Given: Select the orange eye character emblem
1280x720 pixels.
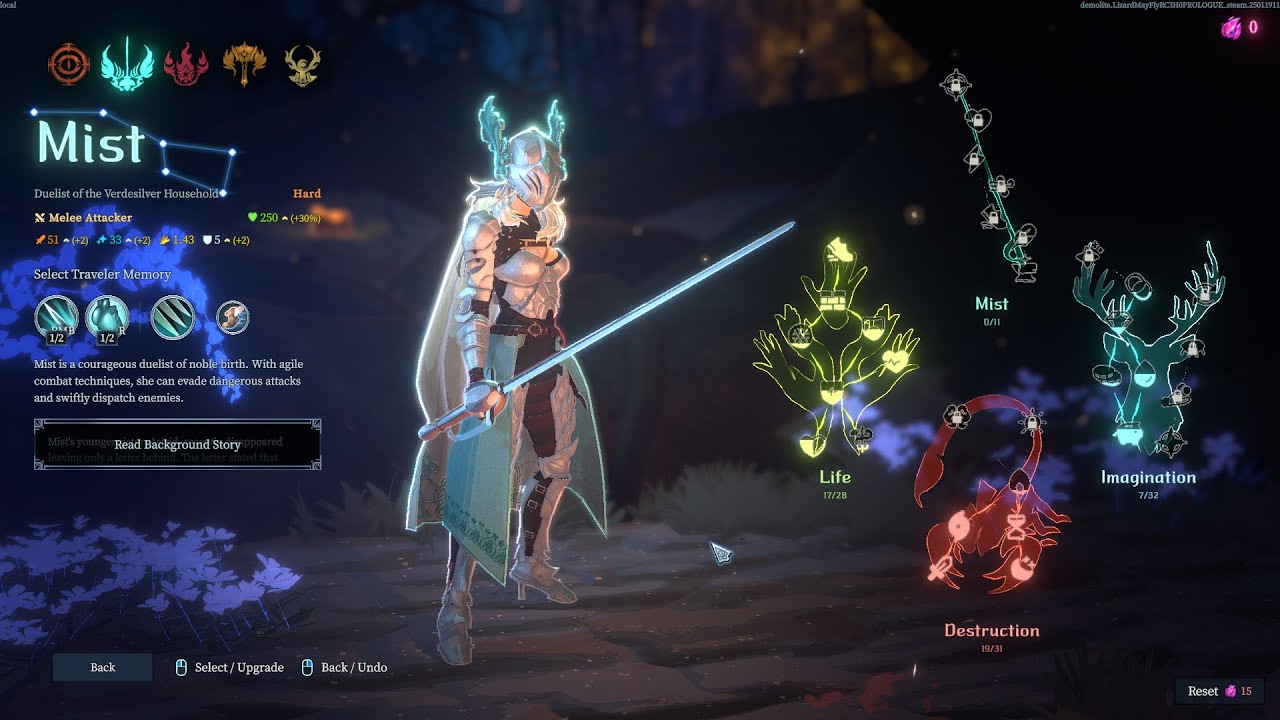Looking at the screenshot, I should (69, 64).
